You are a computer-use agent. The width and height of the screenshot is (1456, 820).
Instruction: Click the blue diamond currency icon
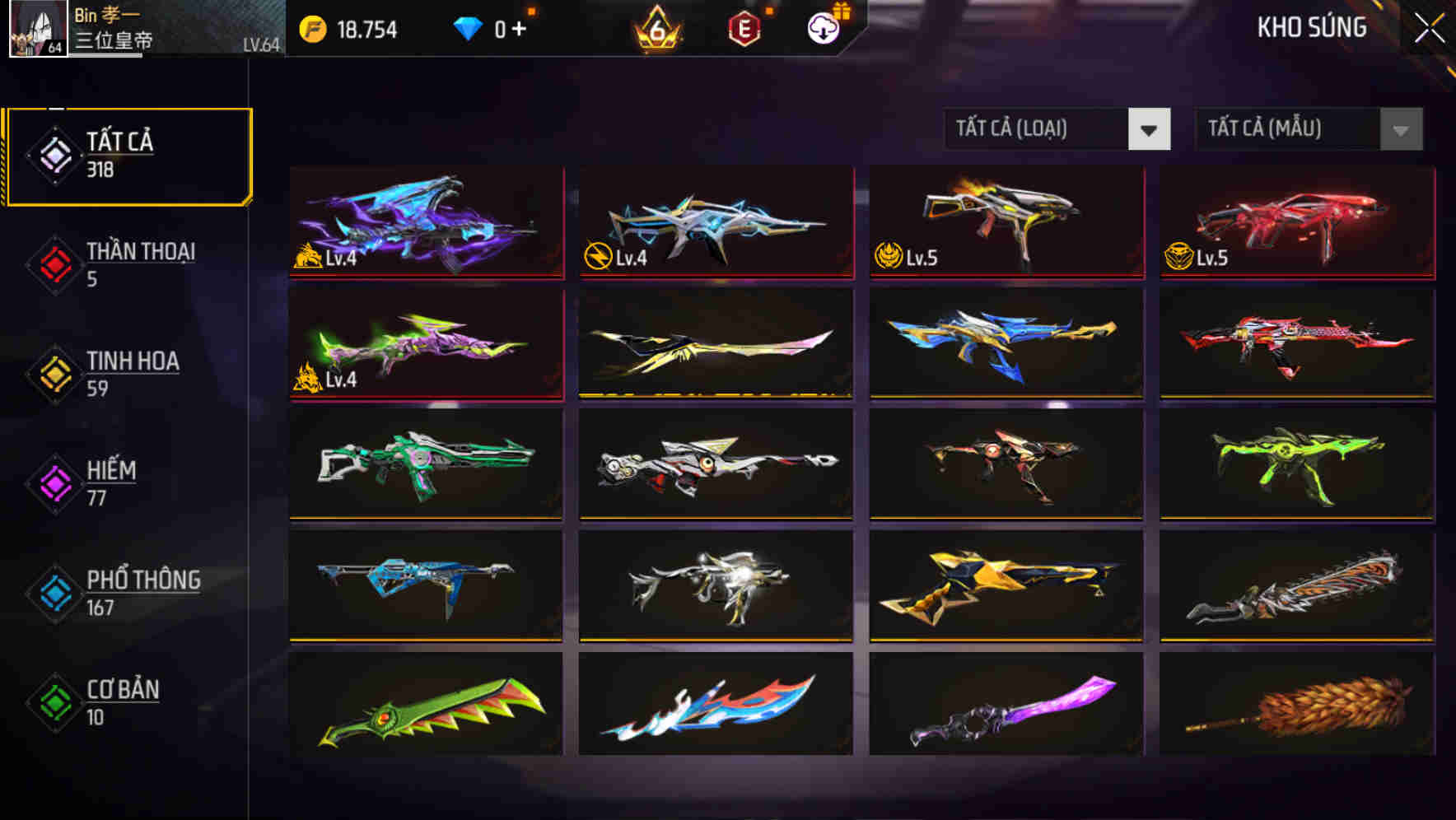468,29
